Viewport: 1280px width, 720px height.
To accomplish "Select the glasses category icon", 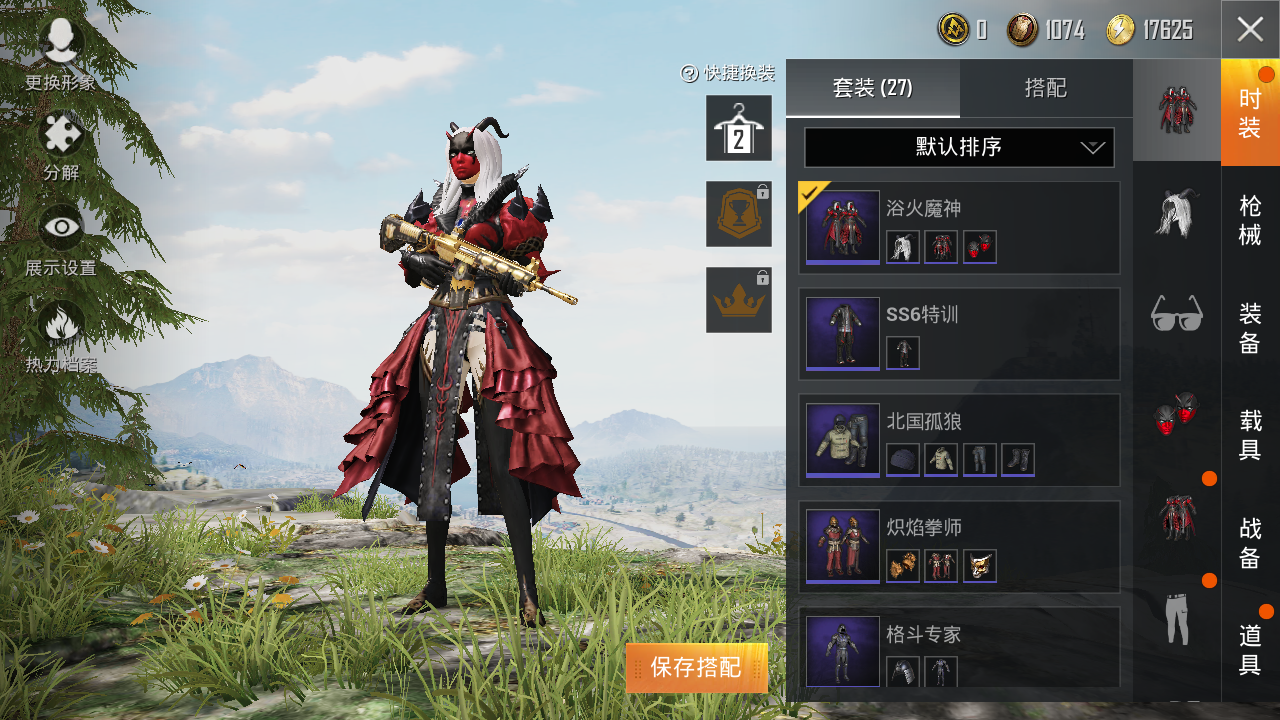I will pyautogui.click(x=1177, y=315).
